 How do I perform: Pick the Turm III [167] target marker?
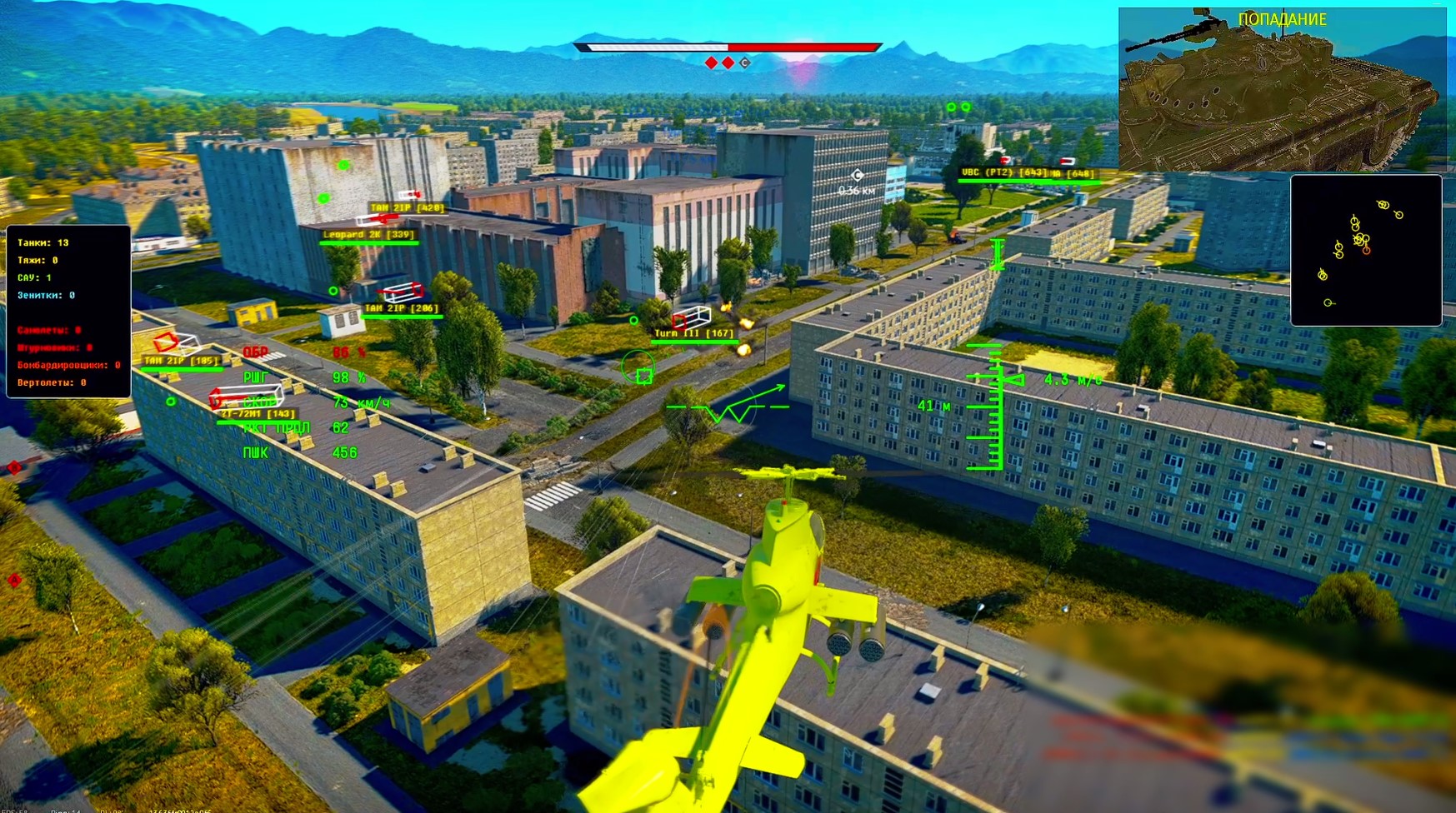click(693, 333)
